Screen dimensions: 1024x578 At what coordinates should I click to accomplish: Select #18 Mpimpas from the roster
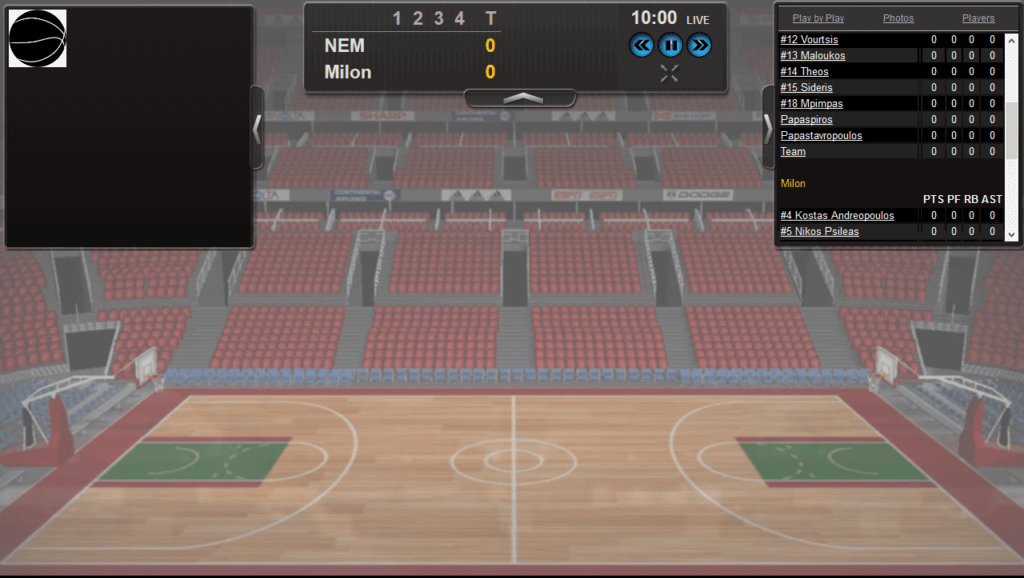coord(811,104)
